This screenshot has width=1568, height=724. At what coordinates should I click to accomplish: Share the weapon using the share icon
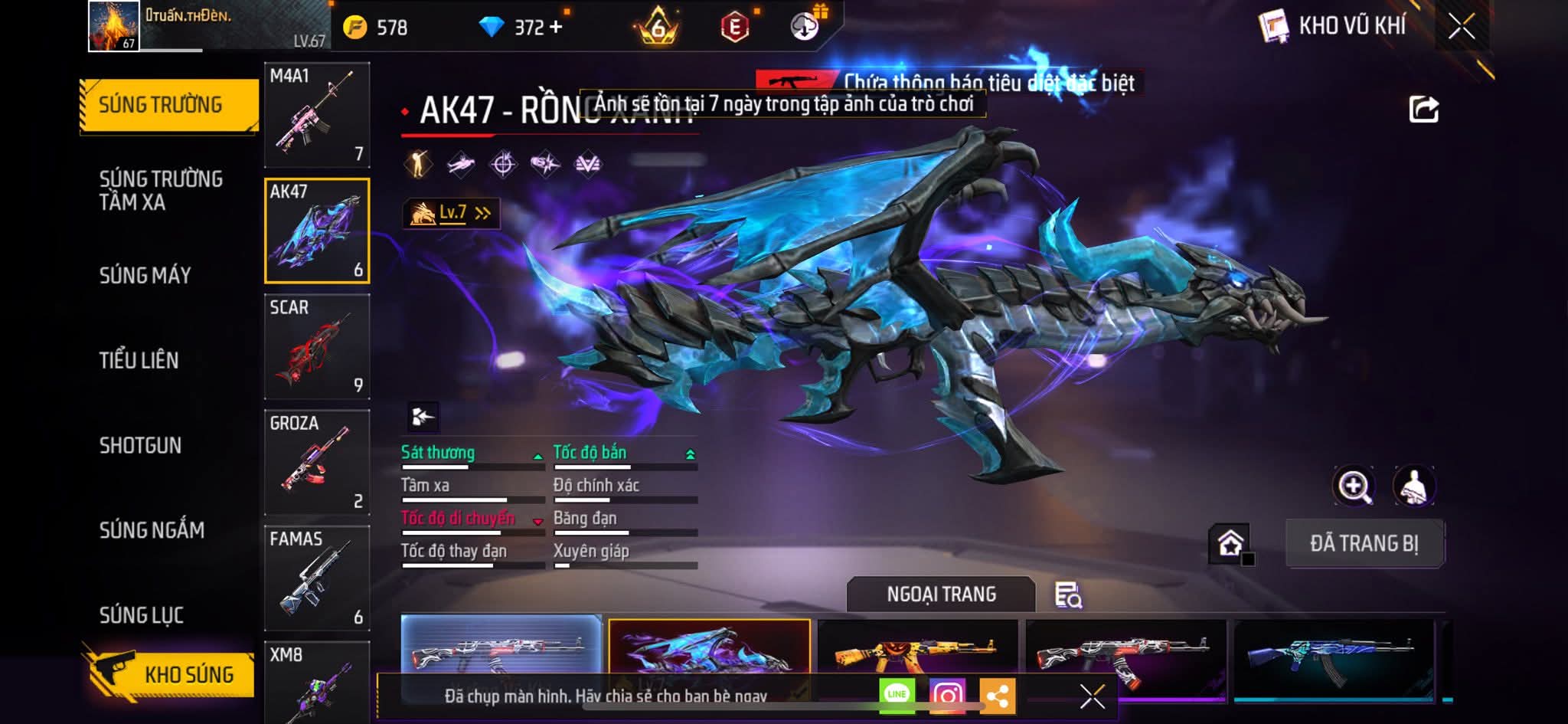pyautogui.click(x=1423, y=110)
